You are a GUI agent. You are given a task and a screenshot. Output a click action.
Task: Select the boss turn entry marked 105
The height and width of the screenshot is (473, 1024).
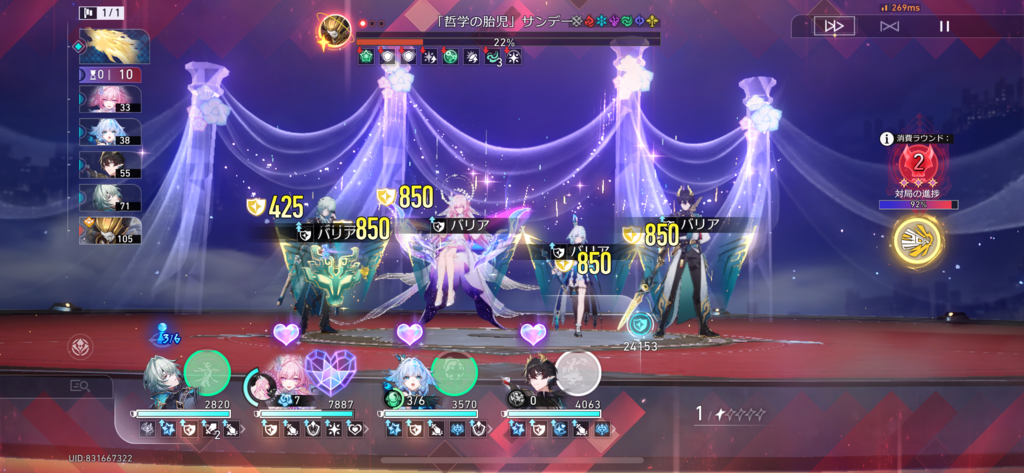[x=110, y=231]
